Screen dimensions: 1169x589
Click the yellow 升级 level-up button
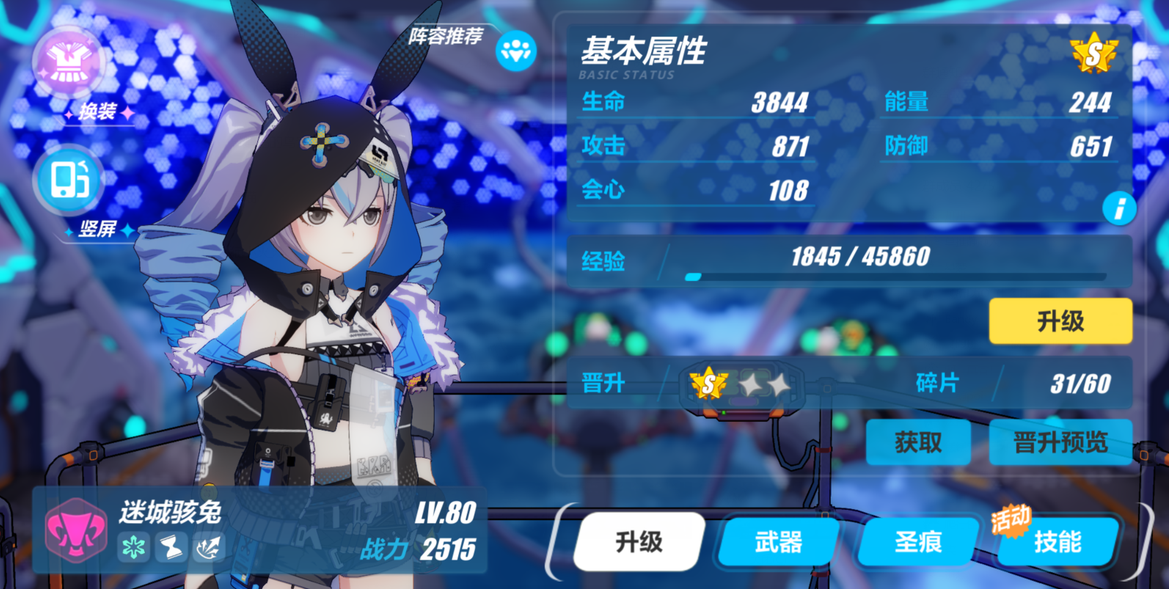click(1060, 321)
